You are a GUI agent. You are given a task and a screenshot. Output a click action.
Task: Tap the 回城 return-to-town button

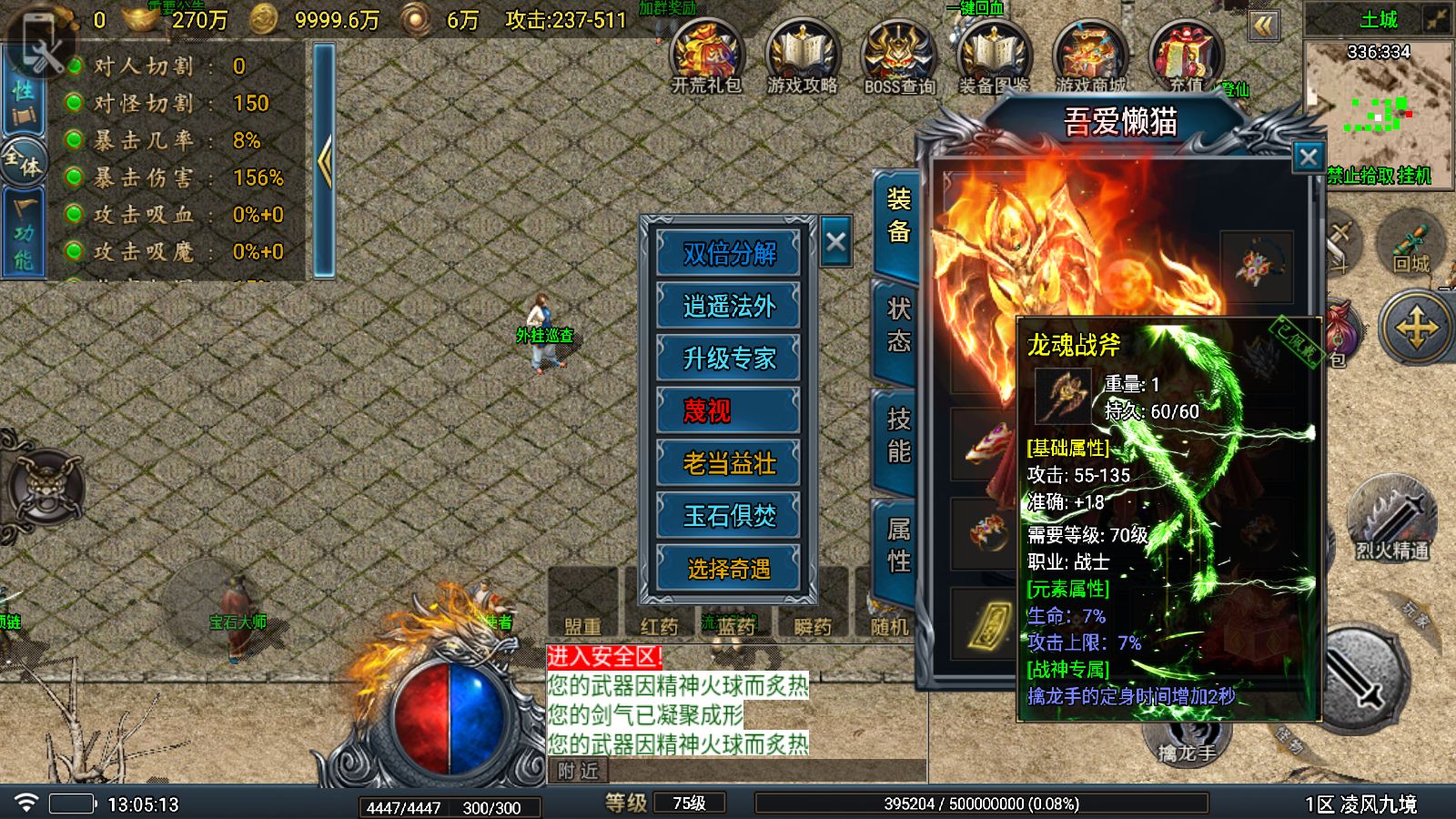(x=1410, y=243)
